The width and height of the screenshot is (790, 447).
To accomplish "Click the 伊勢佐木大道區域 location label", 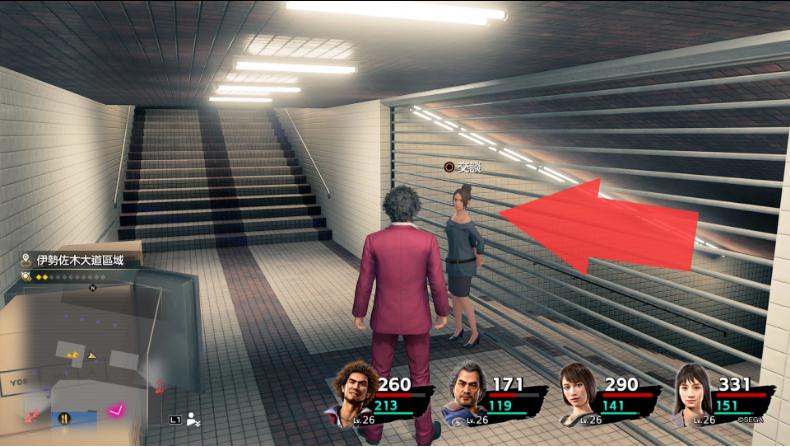I will pos(80,260).
